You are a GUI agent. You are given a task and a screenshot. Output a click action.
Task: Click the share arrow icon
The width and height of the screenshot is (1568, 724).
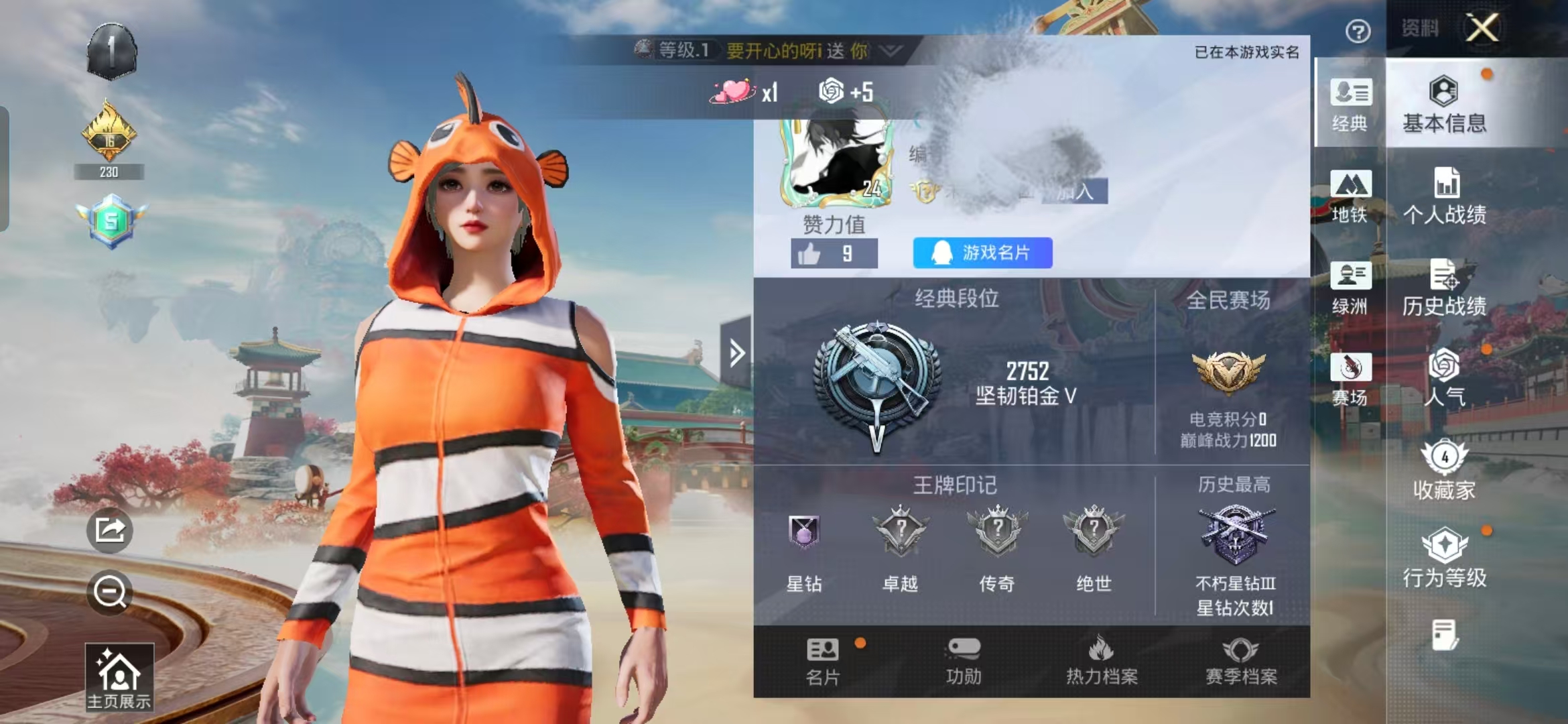[110, 530]
